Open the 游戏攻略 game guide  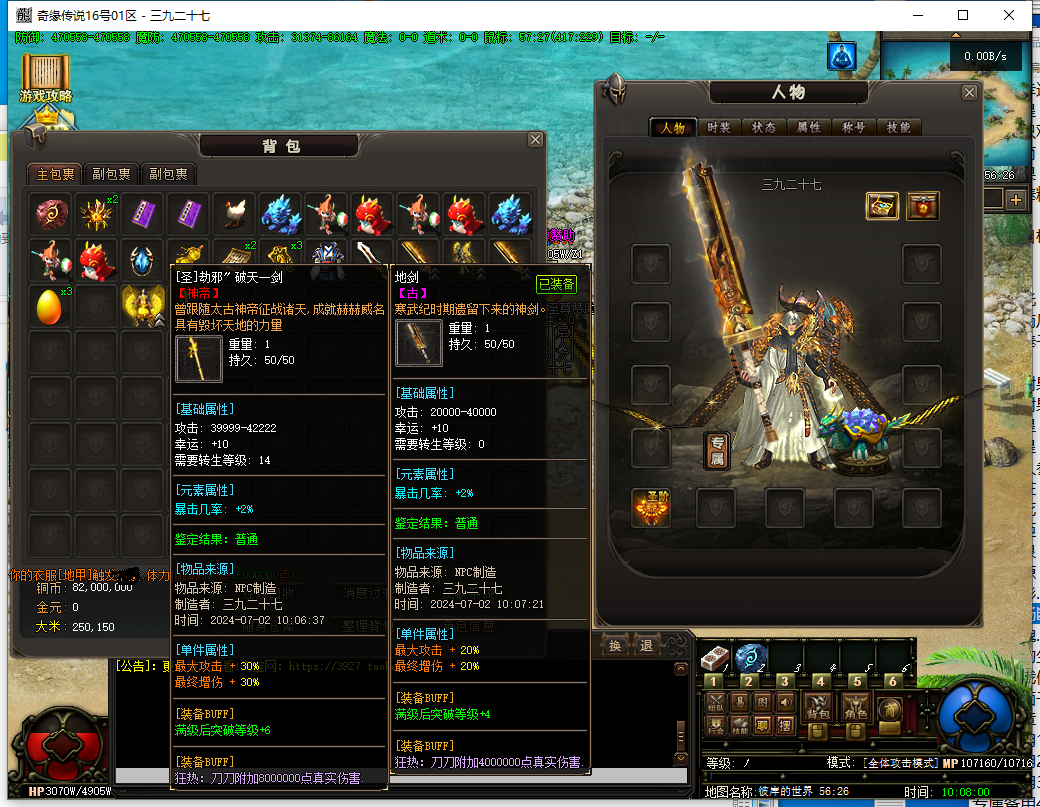[46, 79]
